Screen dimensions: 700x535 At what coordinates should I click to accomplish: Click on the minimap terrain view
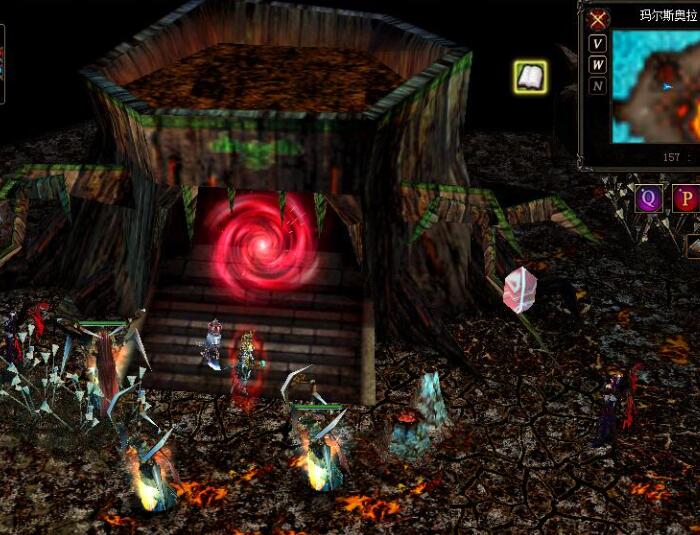pos(656,86)
